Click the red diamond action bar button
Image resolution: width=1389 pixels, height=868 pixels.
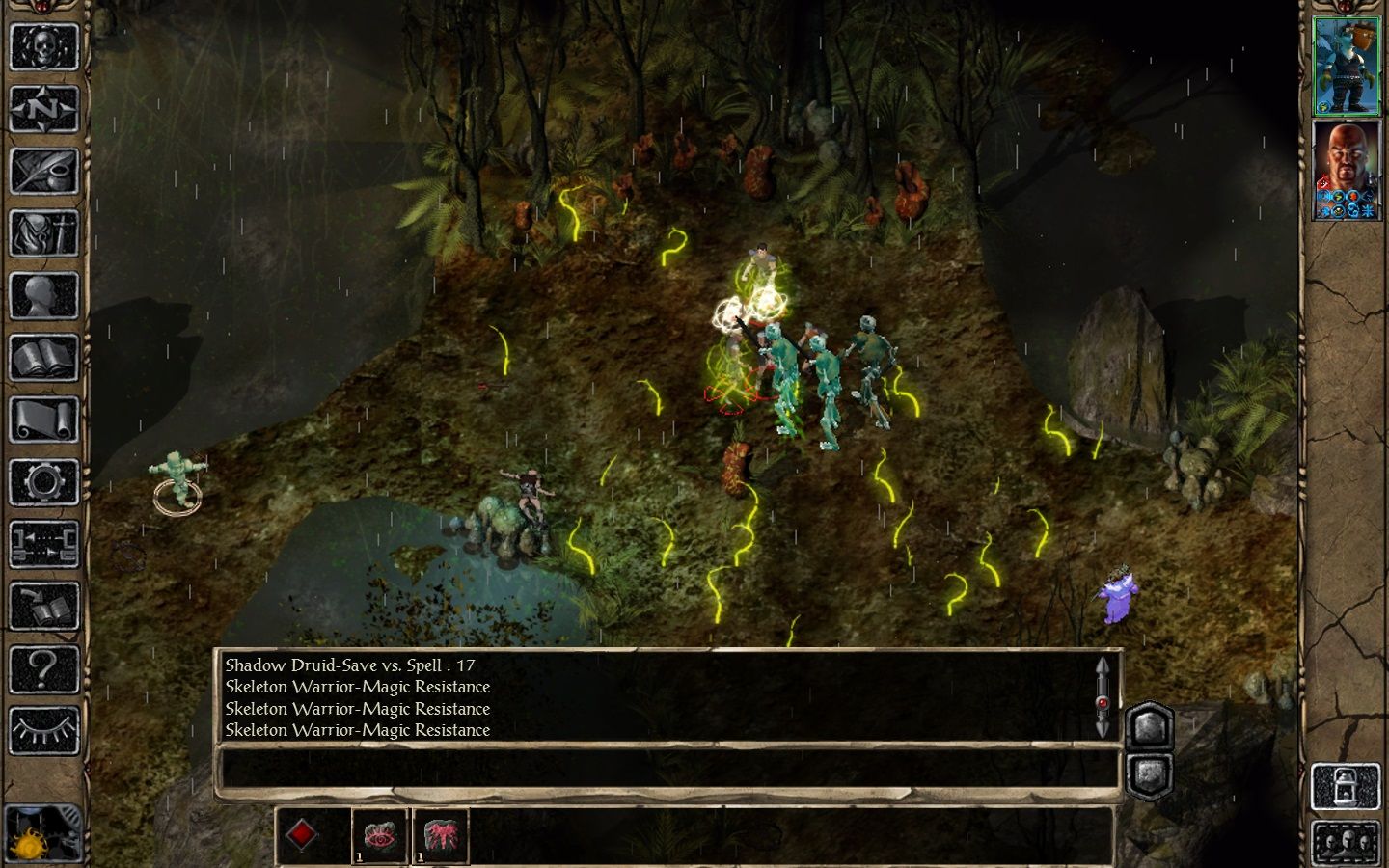(302, 835)
